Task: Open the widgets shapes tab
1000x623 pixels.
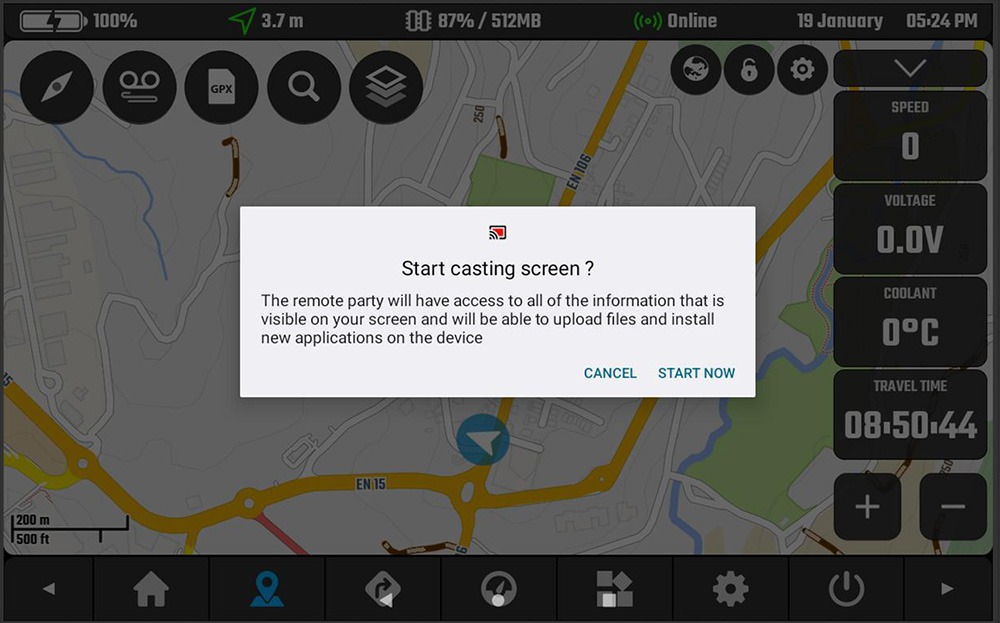Action: point(614,589)
